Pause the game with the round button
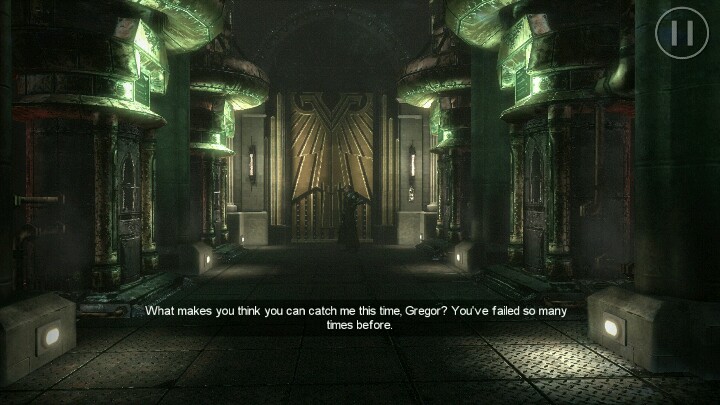The width and height of the screenshot is (720, 405). pyautogui.click(x=681, y=34)
